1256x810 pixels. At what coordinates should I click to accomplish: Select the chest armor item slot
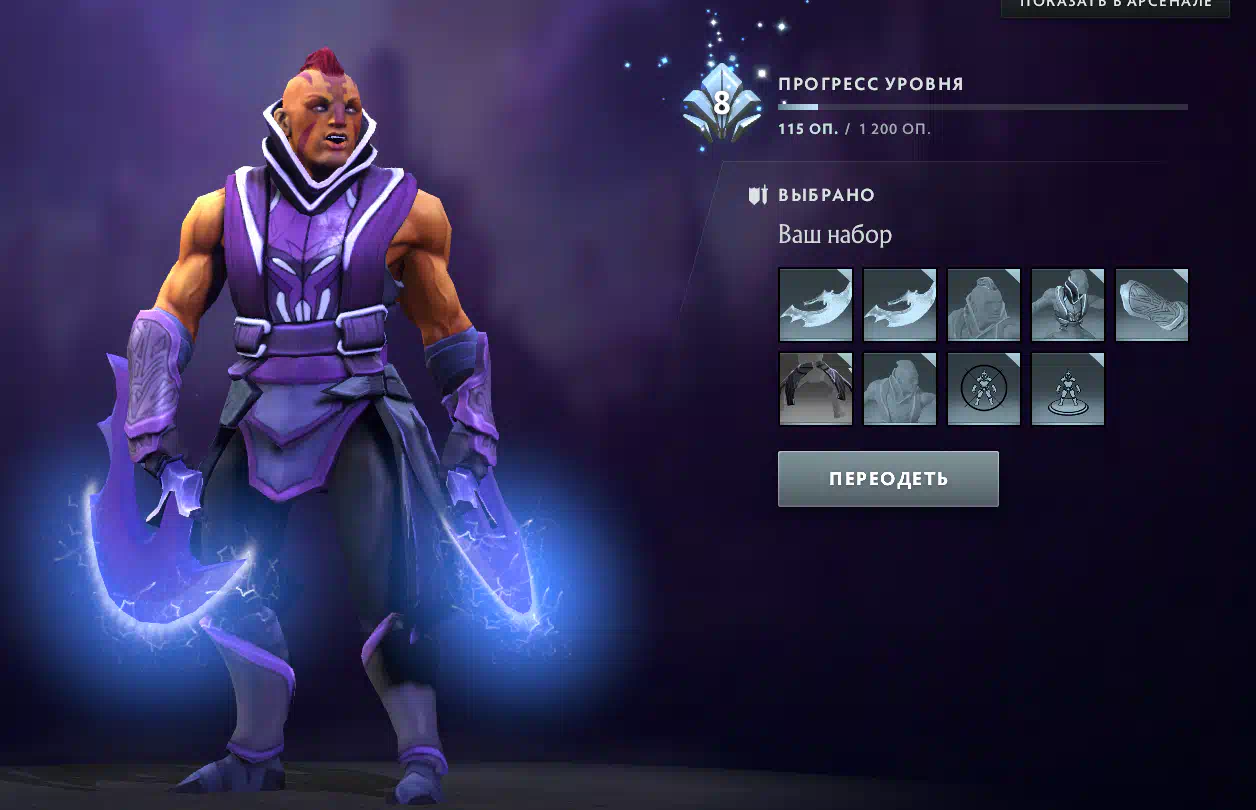(1068, 305)
